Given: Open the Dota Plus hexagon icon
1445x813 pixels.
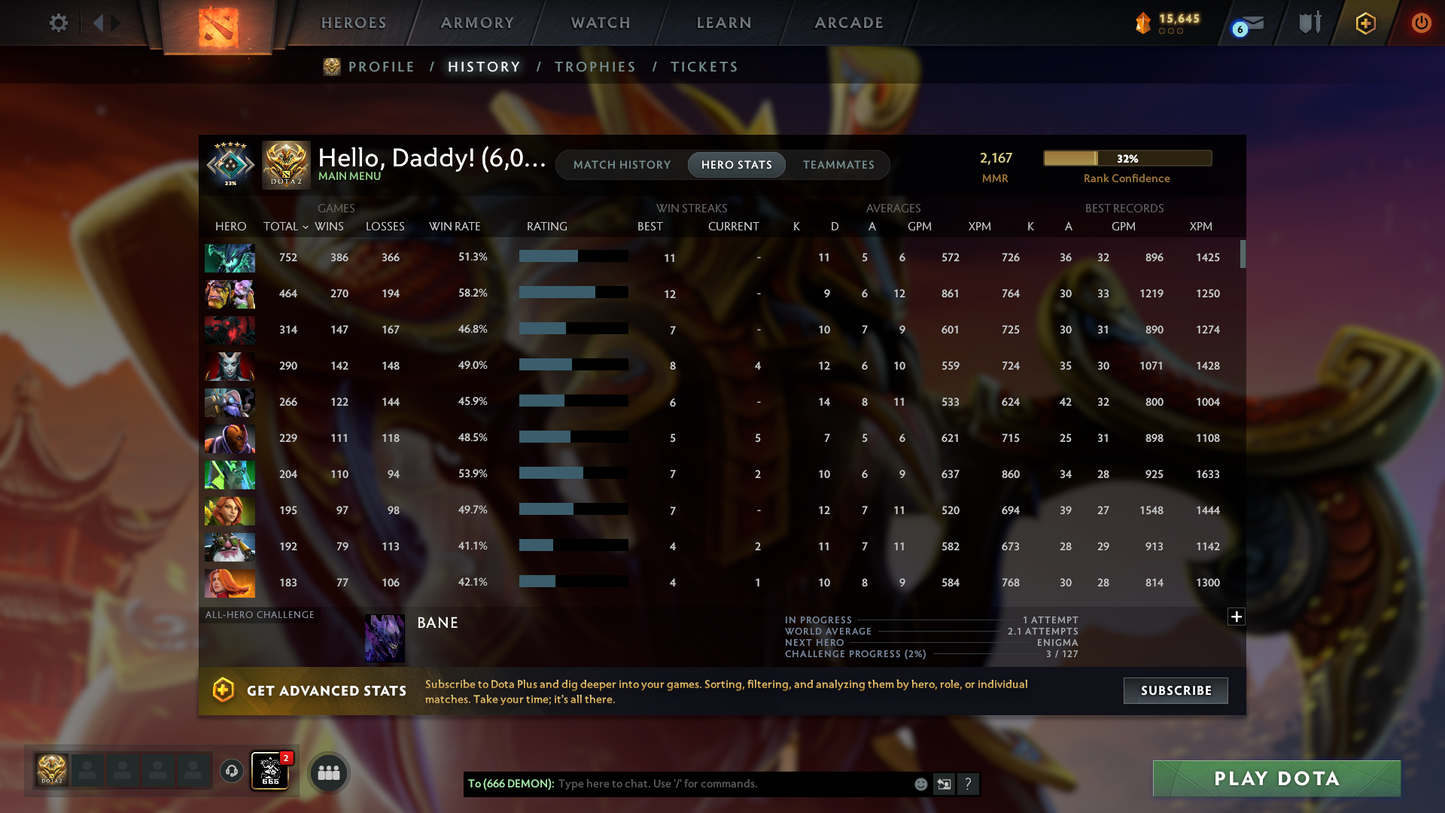Looking at the screenshot, I should (x=1366, y=22).
